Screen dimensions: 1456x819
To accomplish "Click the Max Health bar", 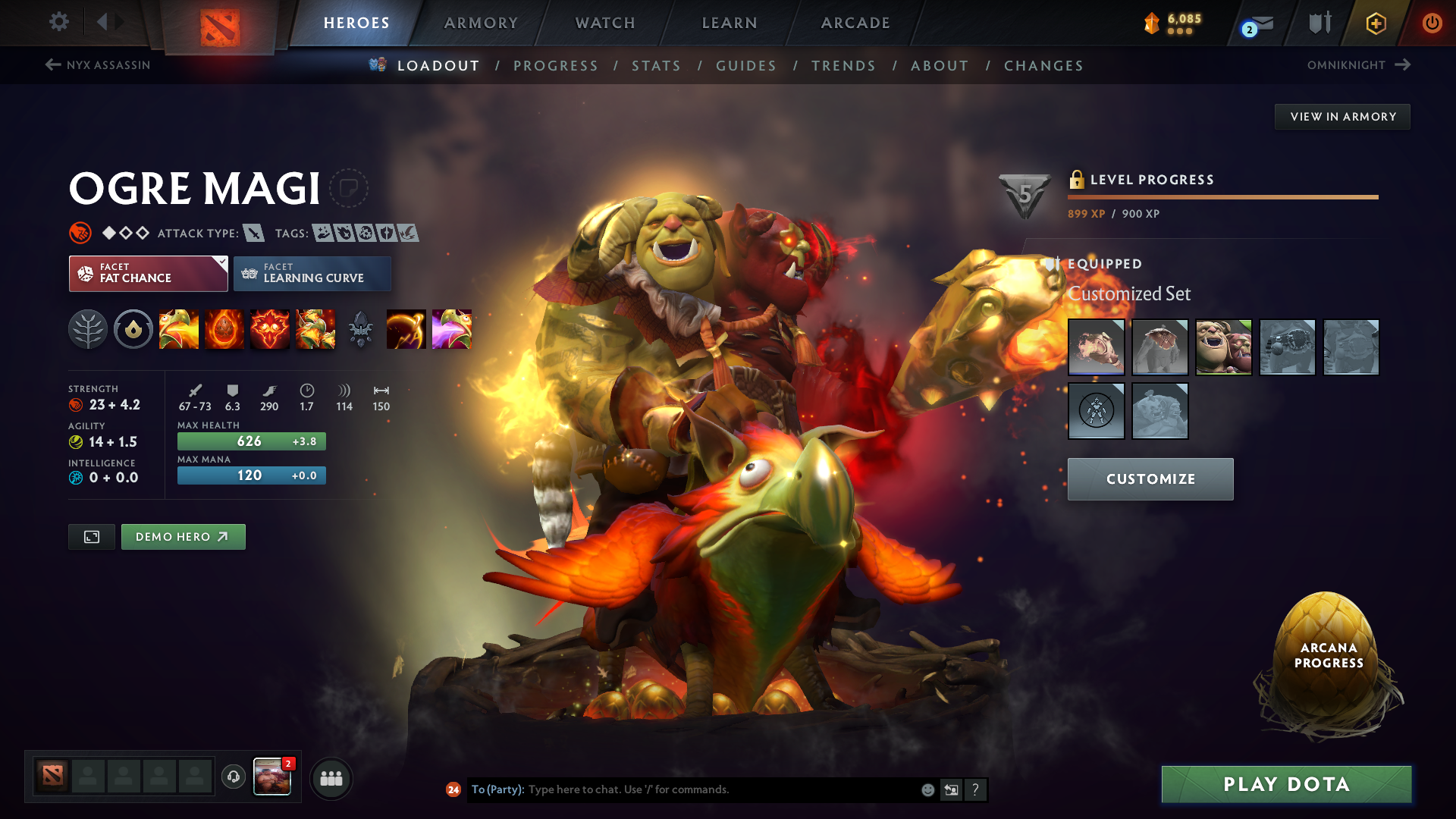I will 251,441.
